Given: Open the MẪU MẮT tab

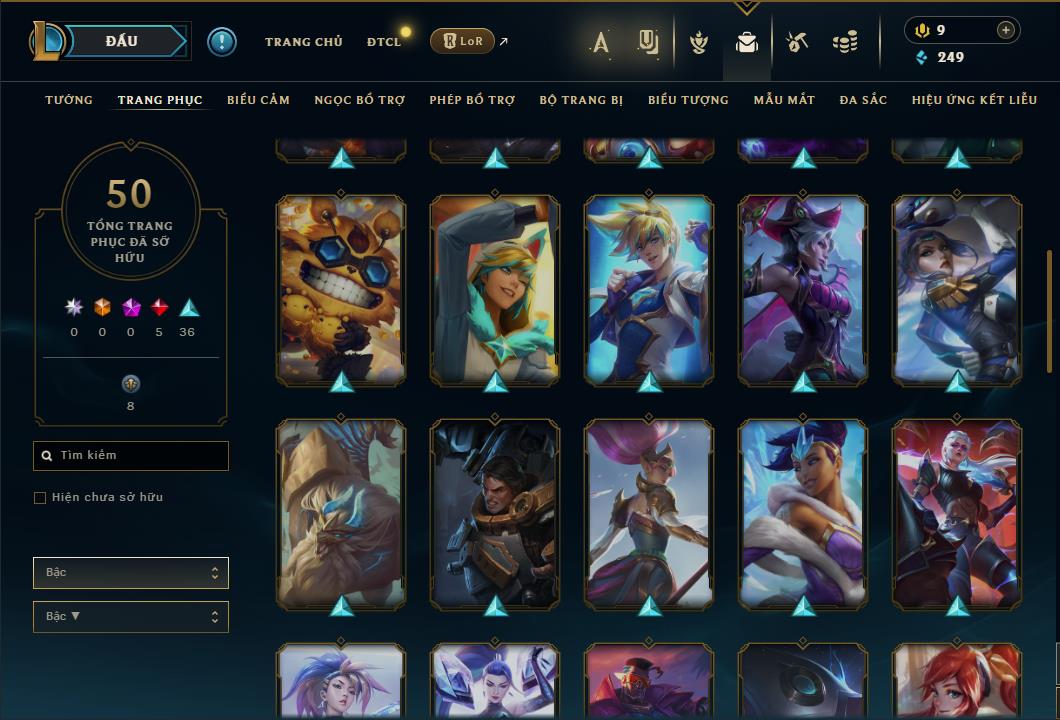Looking at the screenshot, I should pyautogui.click(x=784, y=100).
